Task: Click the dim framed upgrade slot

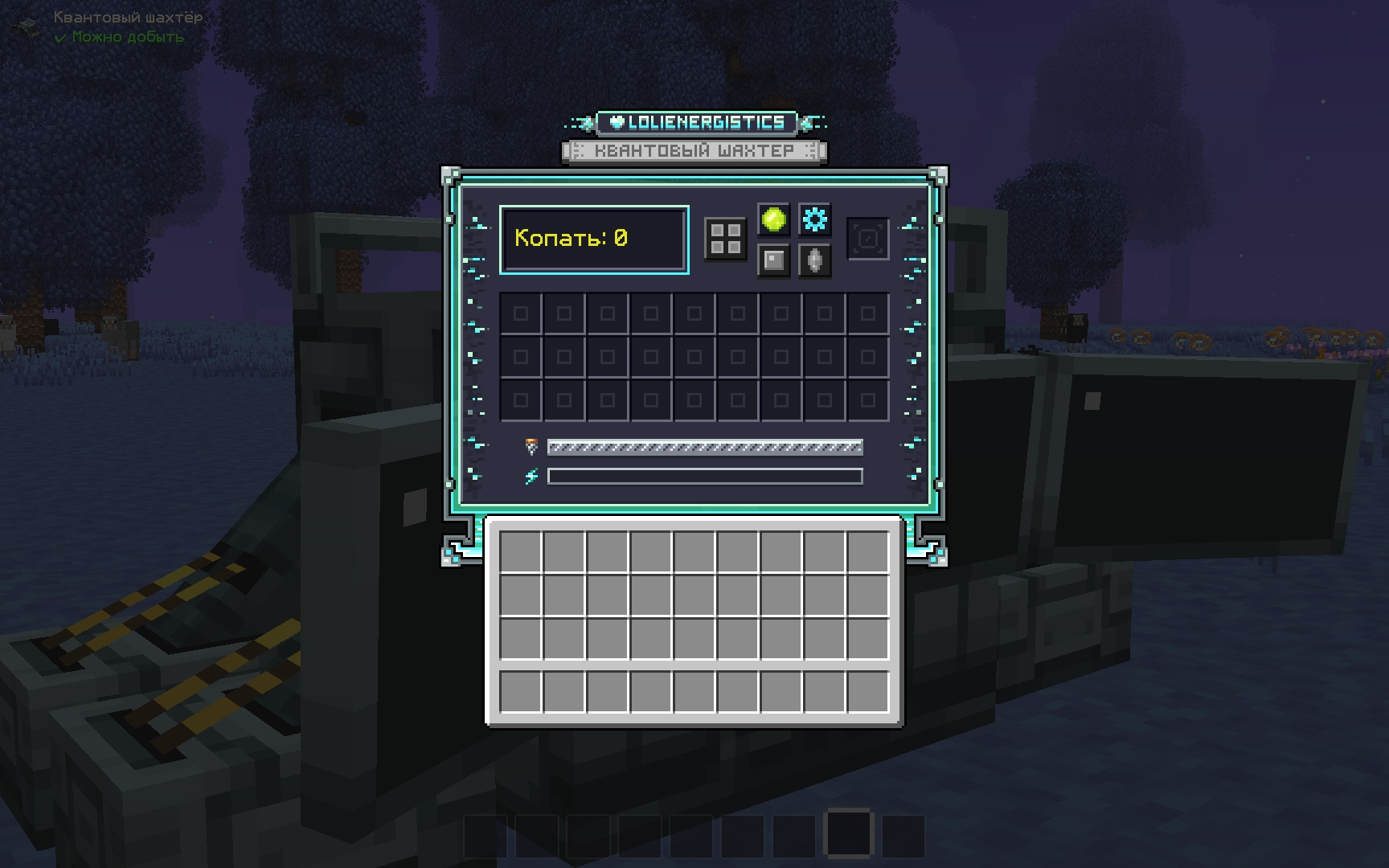Action: (x=867, y=239)
